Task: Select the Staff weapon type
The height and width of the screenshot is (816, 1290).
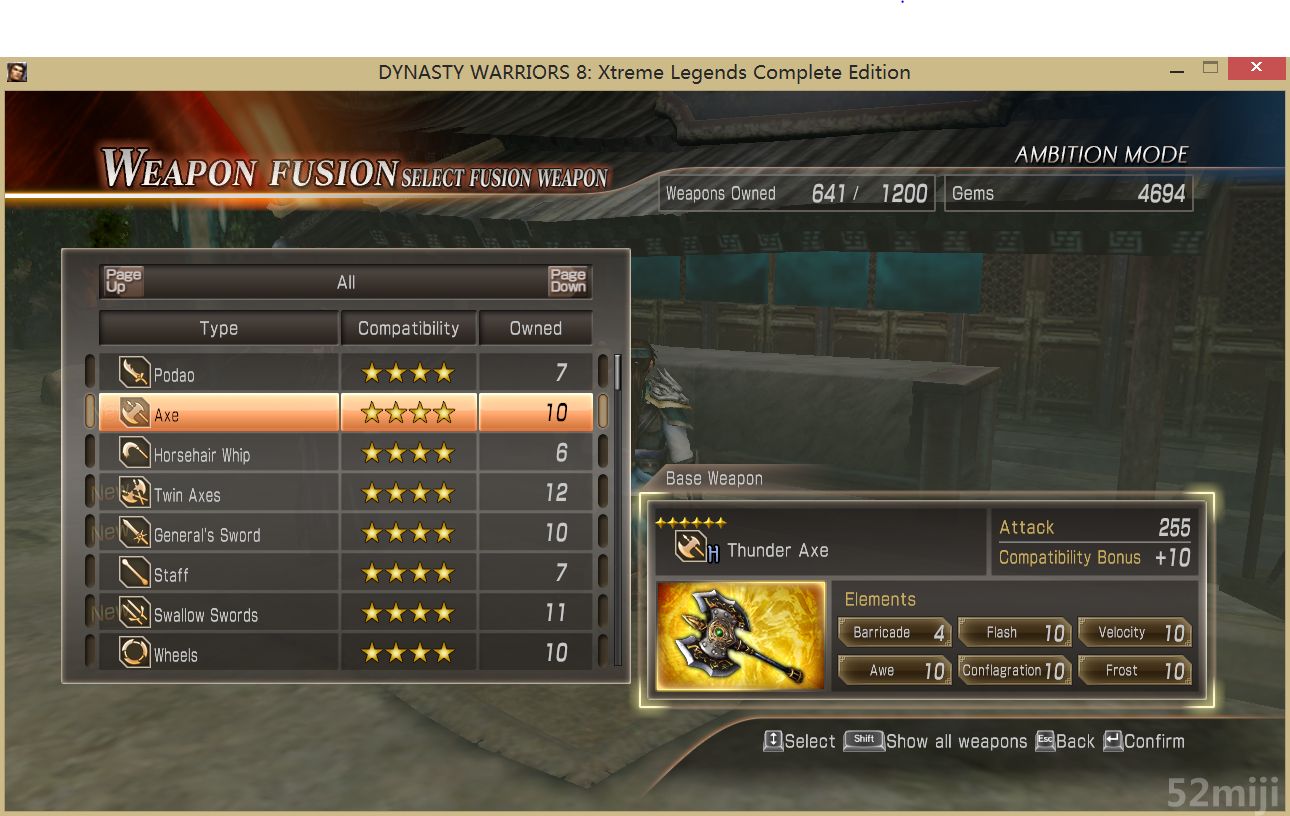Action: pos(218,574)
